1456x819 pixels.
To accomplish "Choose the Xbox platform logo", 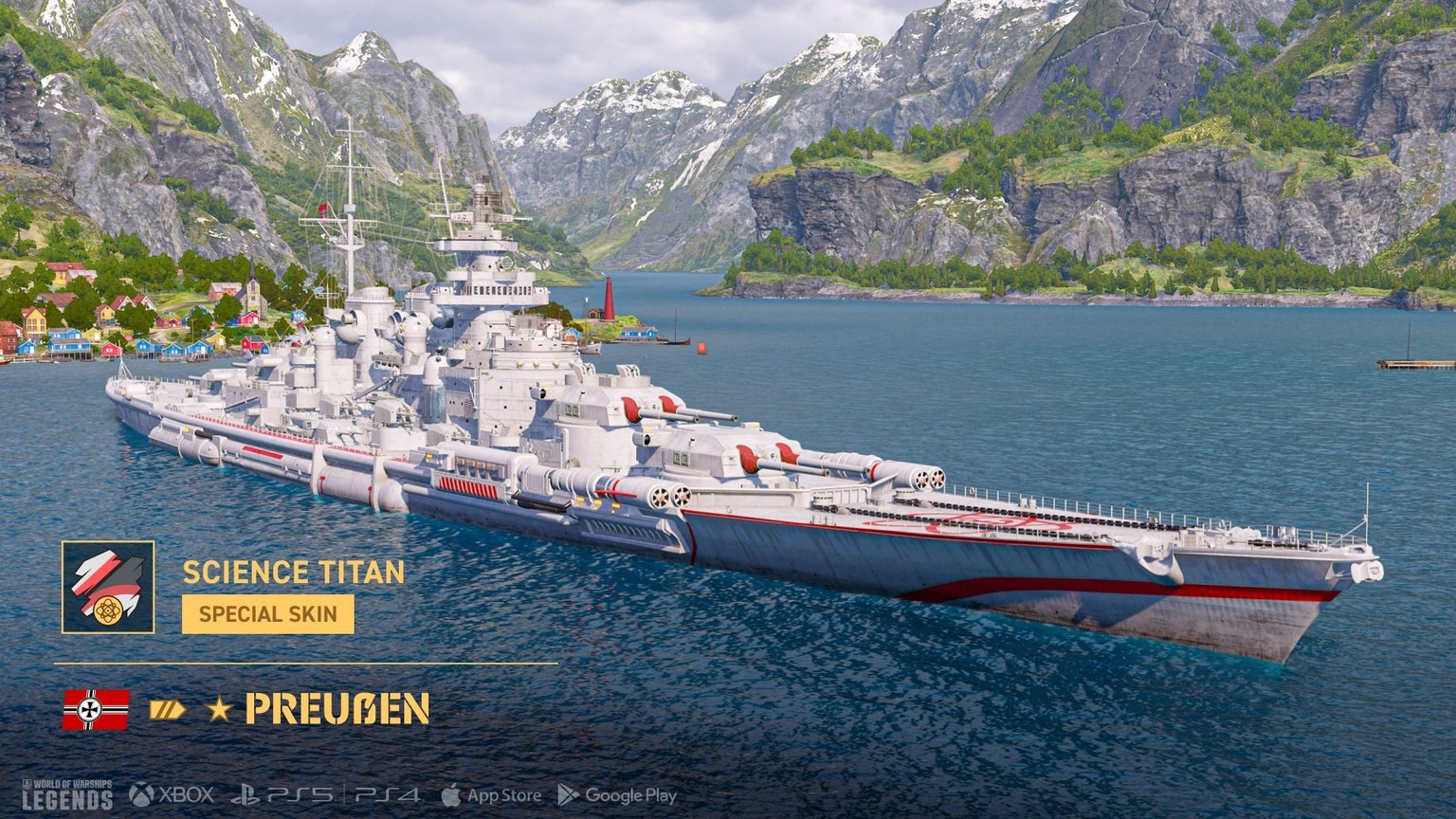I will [172, 795].
